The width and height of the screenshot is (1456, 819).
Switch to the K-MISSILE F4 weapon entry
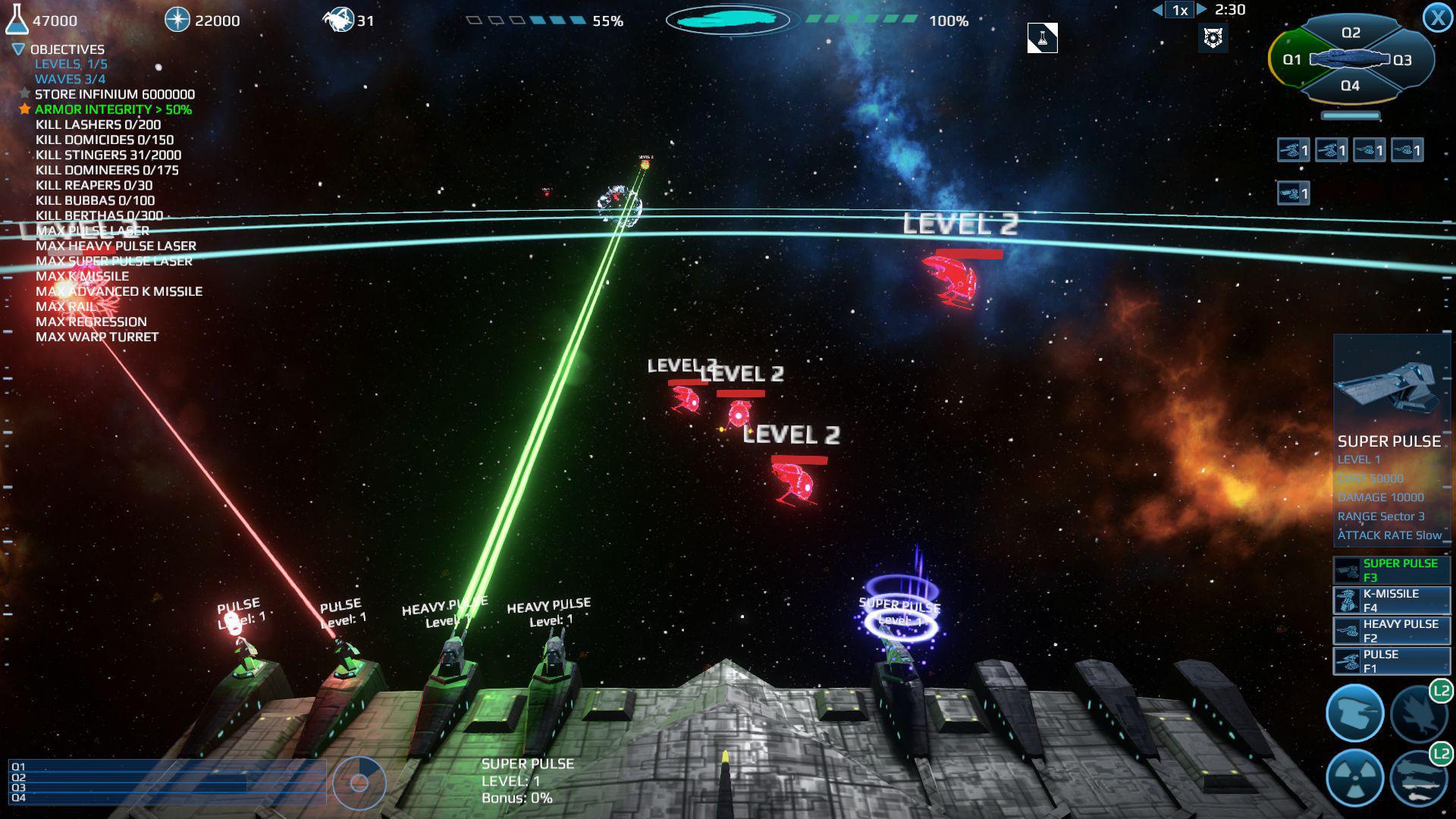pyautogui.click(x=1390, y=600)
